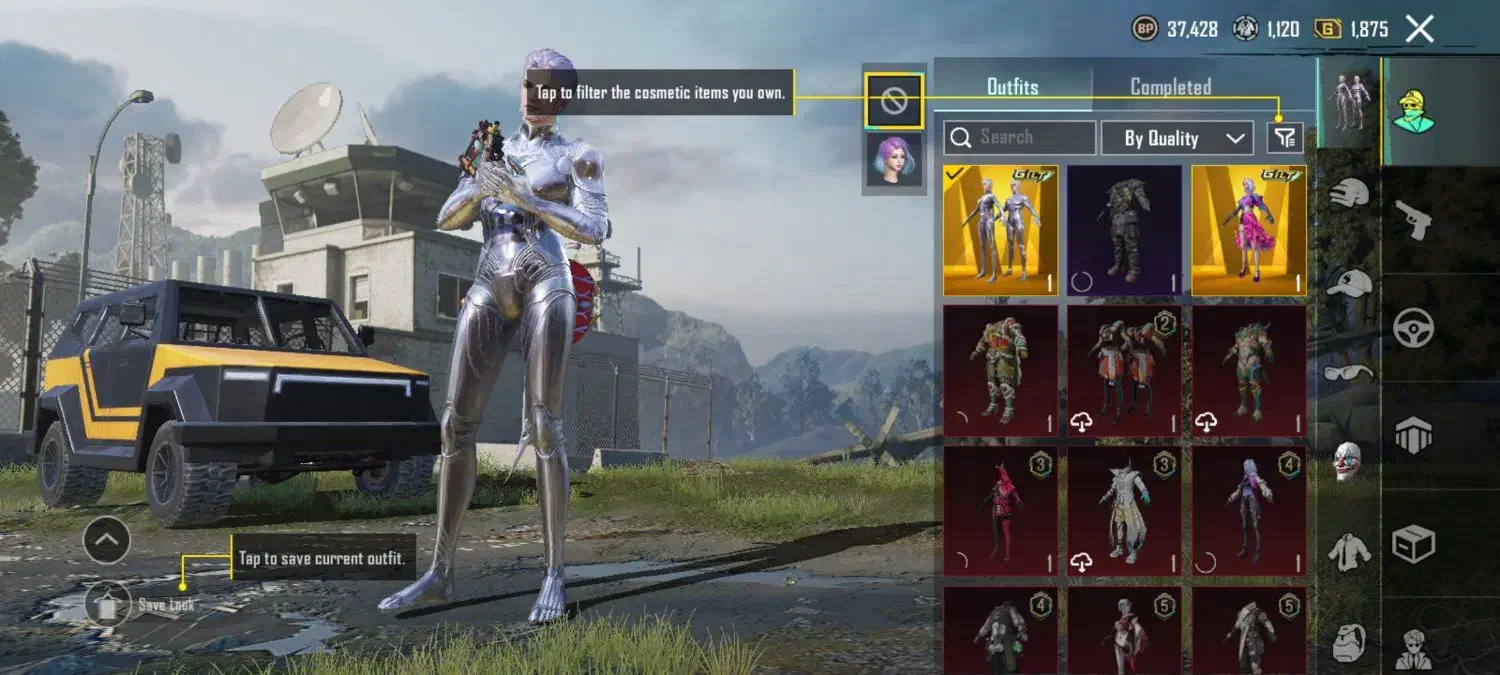Expand the up-arrow circle button
Image resolution: width=1500 pixels, height=675 pixels.
point(107,541)
